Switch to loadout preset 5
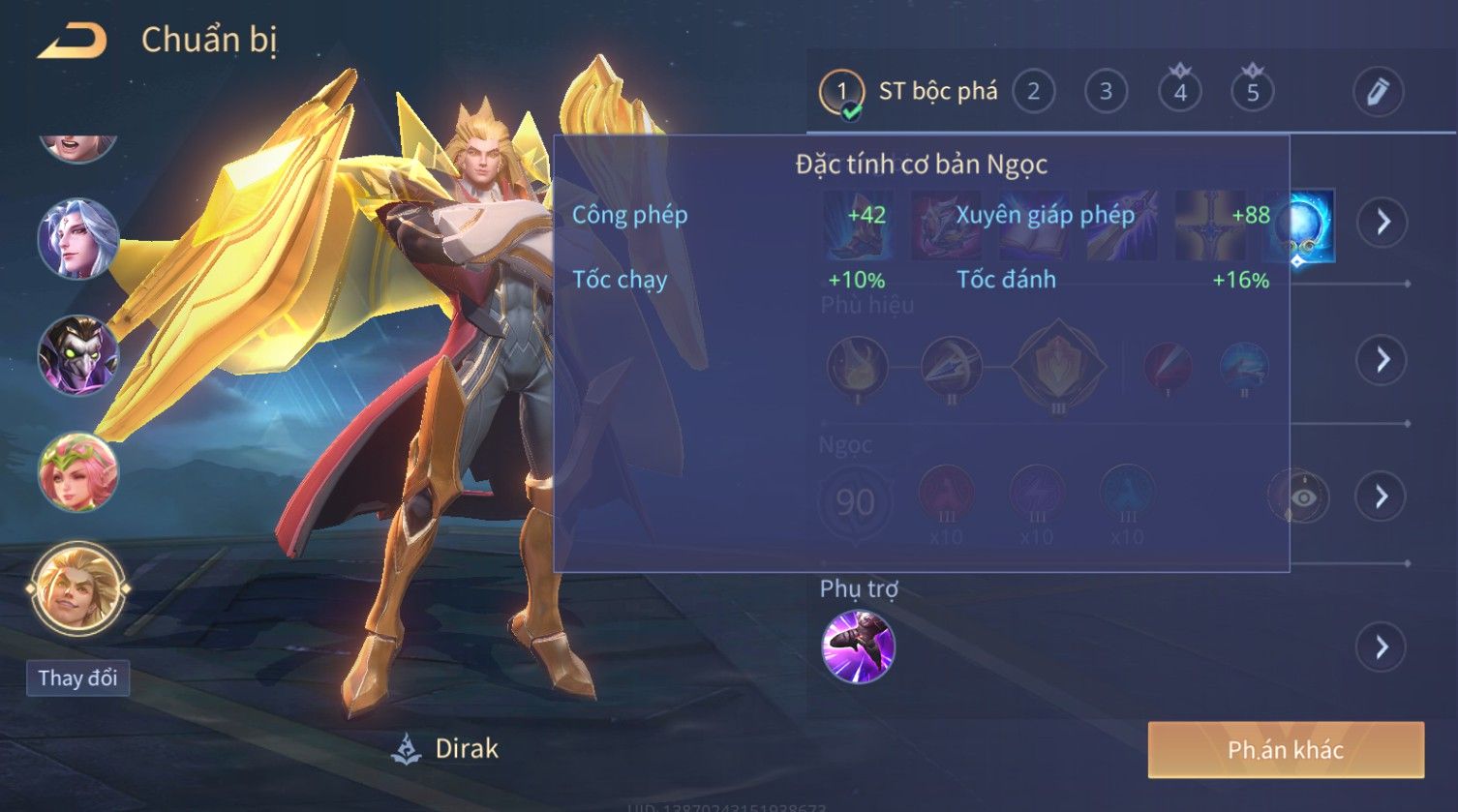 (x=1252, y=92)
